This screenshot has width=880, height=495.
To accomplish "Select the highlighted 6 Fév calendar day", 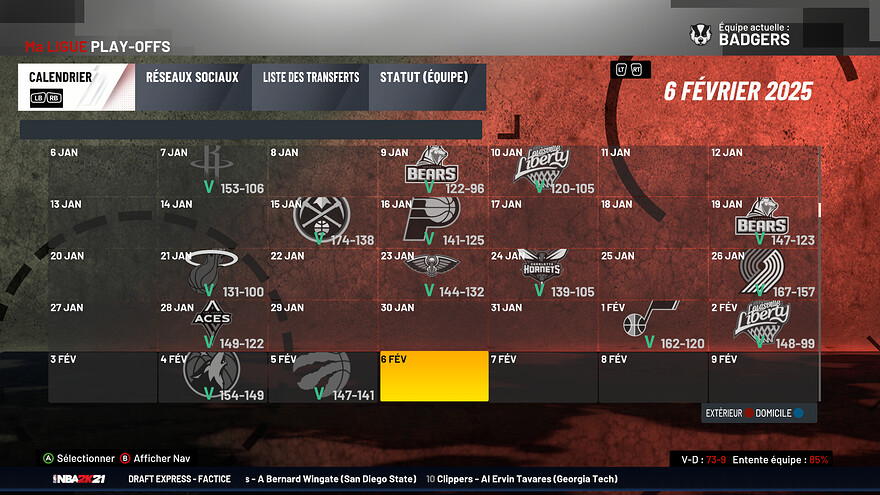I will point(434,377).
